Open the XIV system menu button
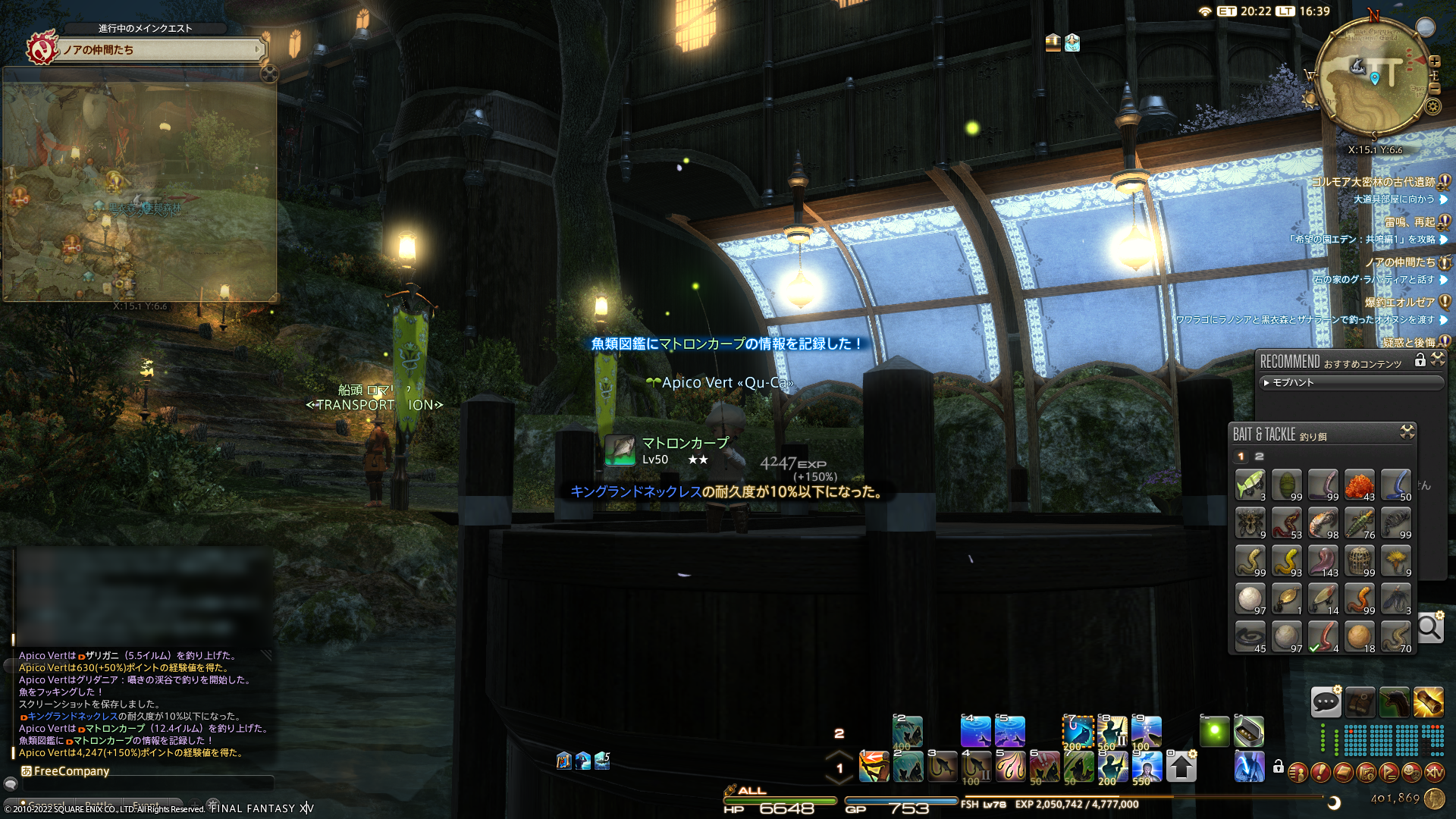The image size is (1456, 819). click(x=1434, y=772)
